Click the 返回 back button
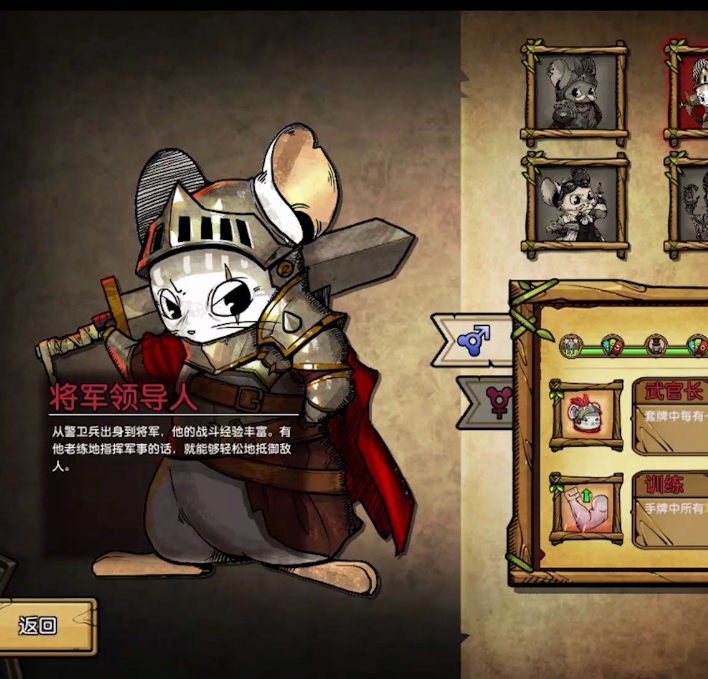 click(x=40, y=626)
